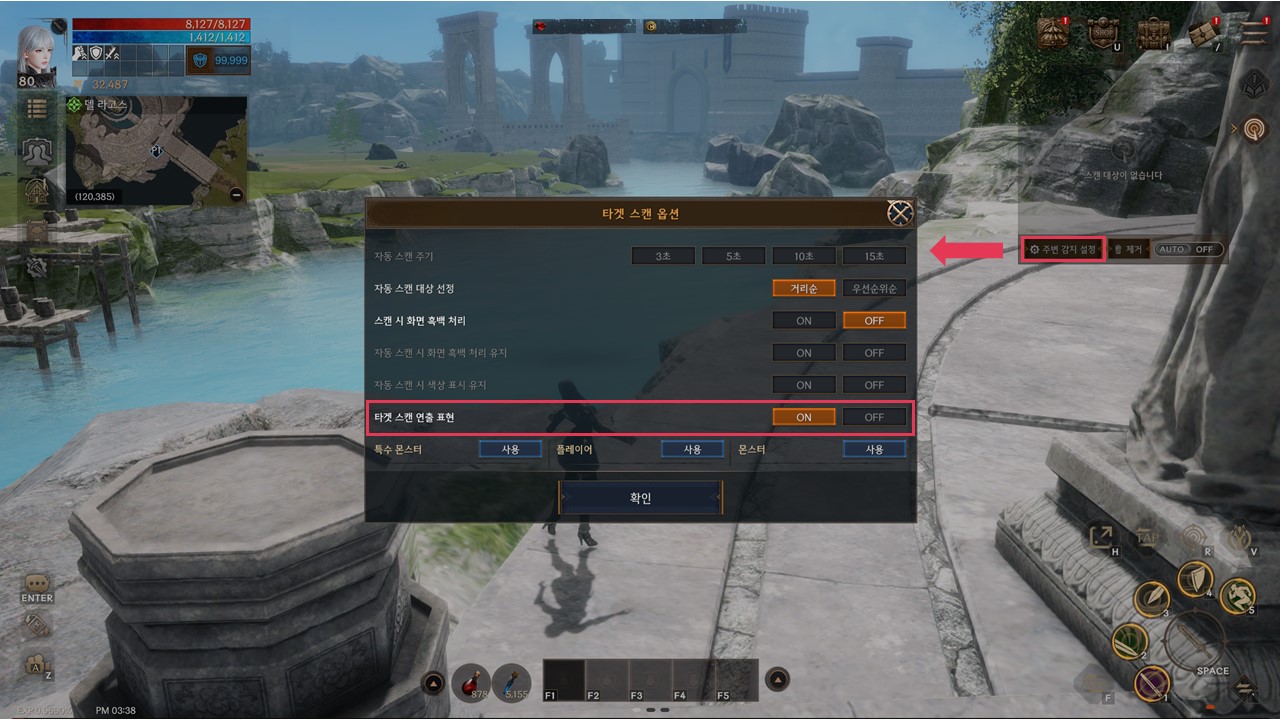
Task: Confirm with the 확인 button
Action: click(x=640, y=498)
